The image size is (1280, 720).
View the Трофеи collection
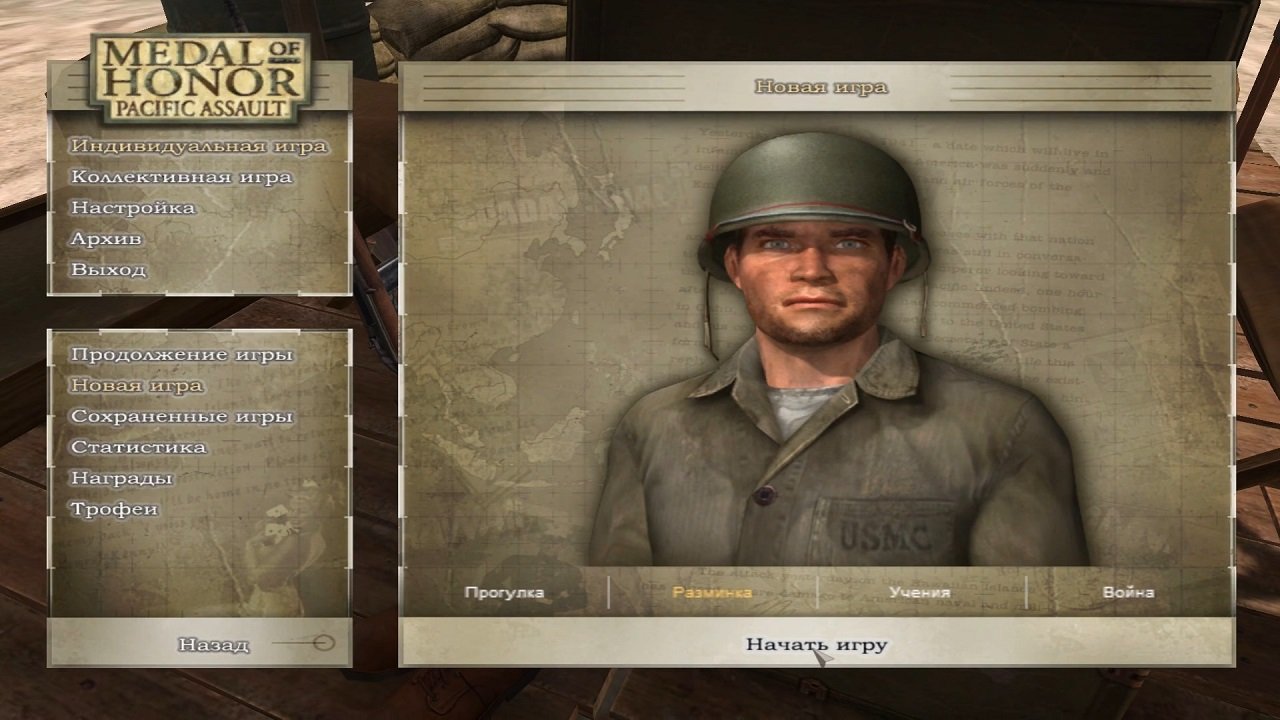[x=115, y=508]
